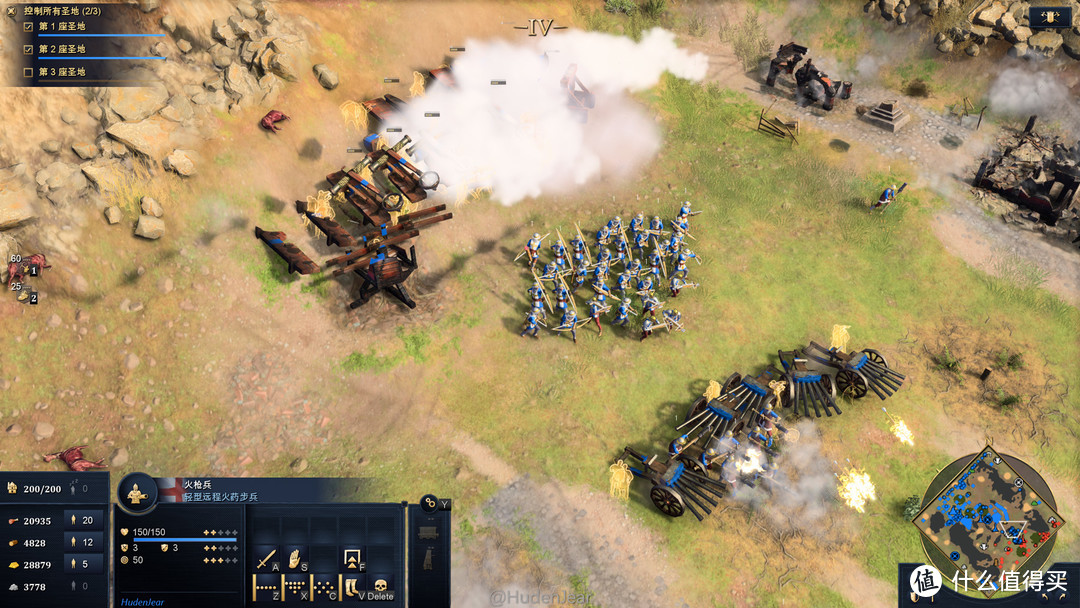Select the 第 2 座圣地 objective
The image size is (1080, 608).
pos(61,49)
